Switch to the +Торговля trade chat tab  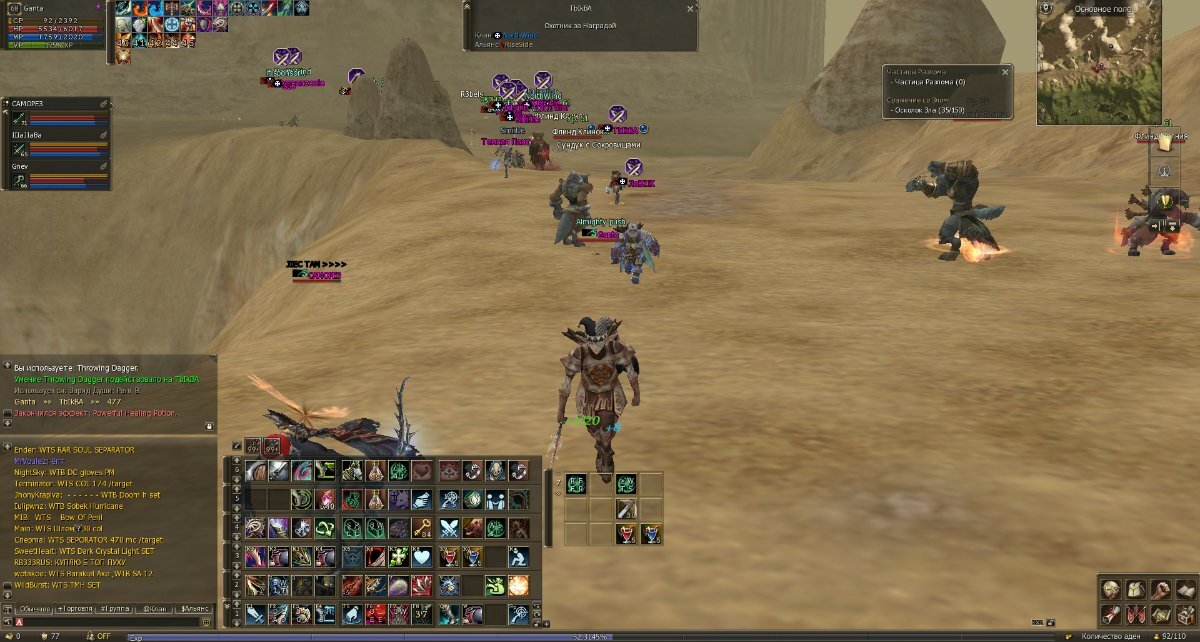tap(74, 608)
